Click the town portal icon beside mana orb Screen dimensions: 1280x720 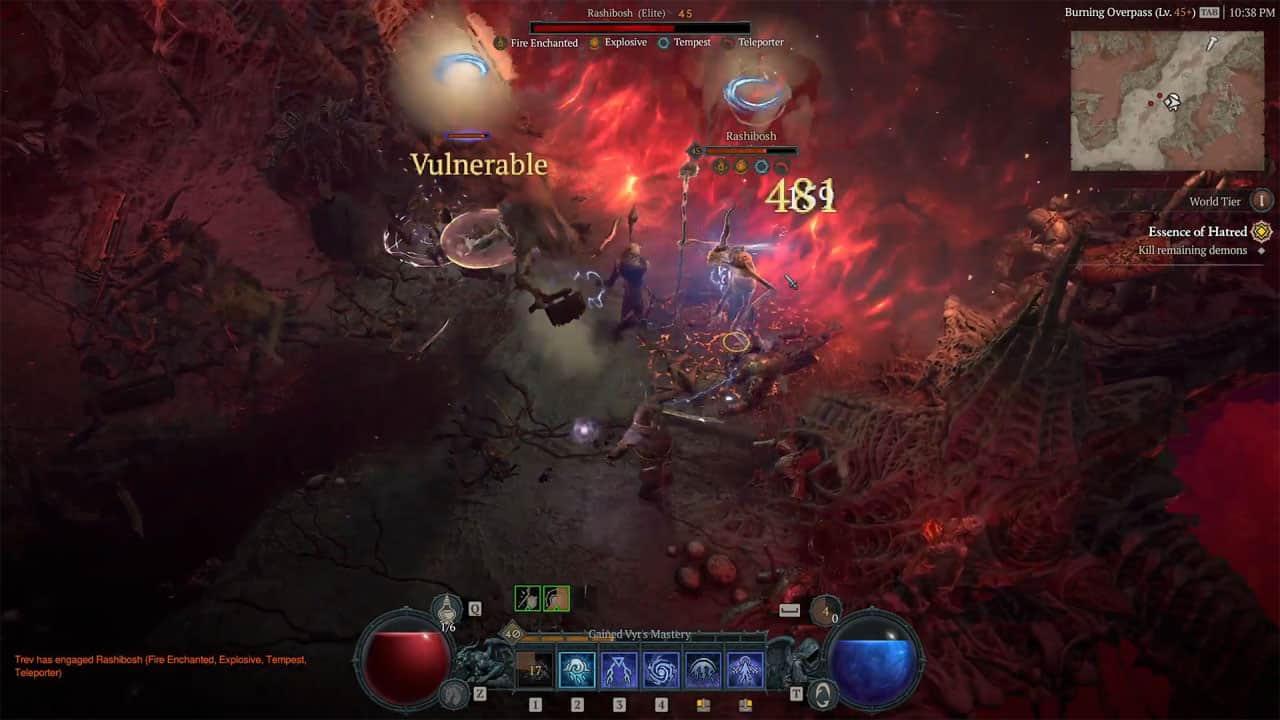pyautogui.click(x=821, y=693)
